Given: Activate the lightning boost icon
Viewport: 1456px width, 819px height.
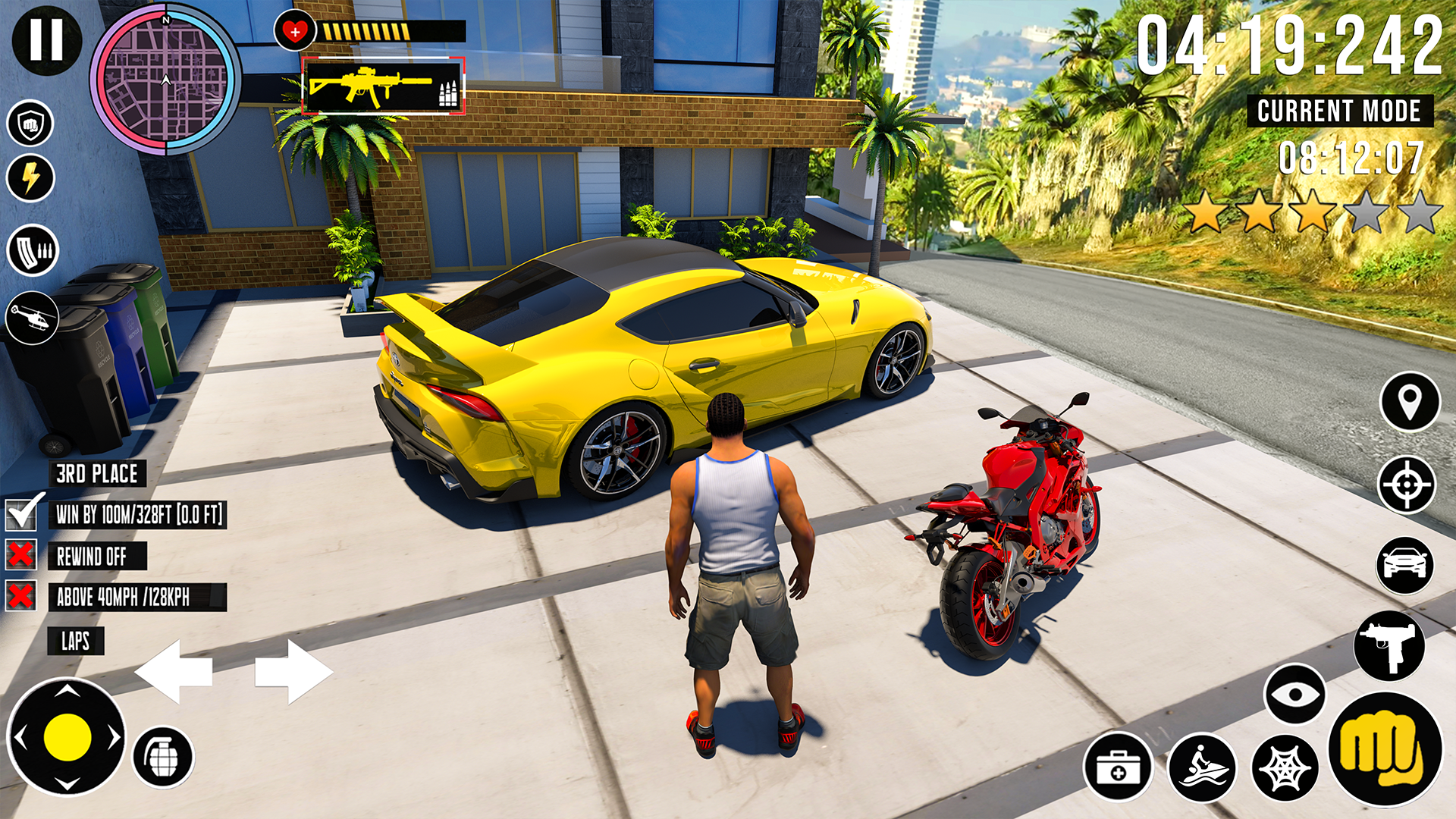Looking at the screenshot, I should coord(30,177).
